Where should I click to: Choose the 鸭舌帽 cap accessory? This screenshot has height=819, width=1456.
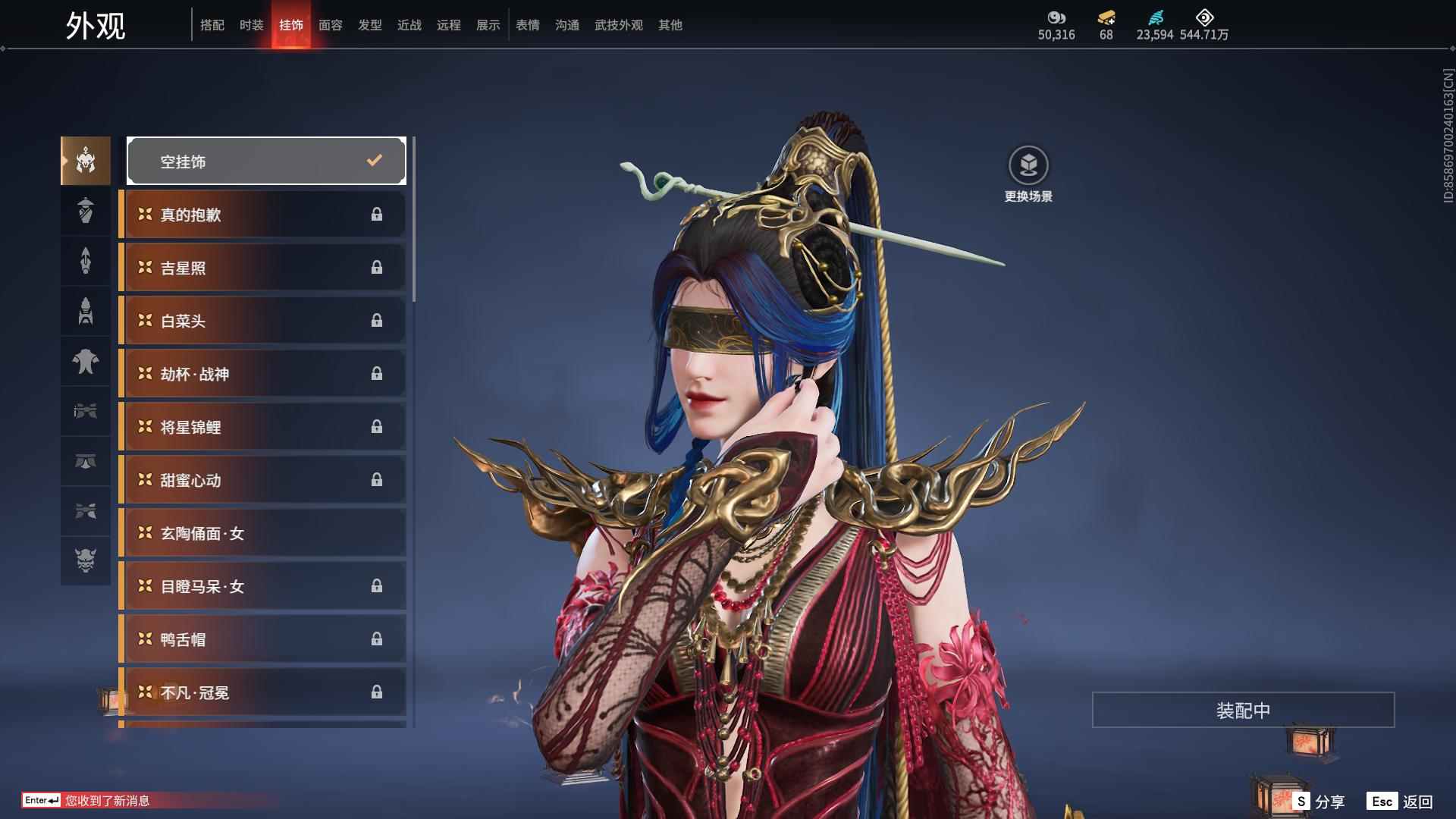[x=262, y=639]
